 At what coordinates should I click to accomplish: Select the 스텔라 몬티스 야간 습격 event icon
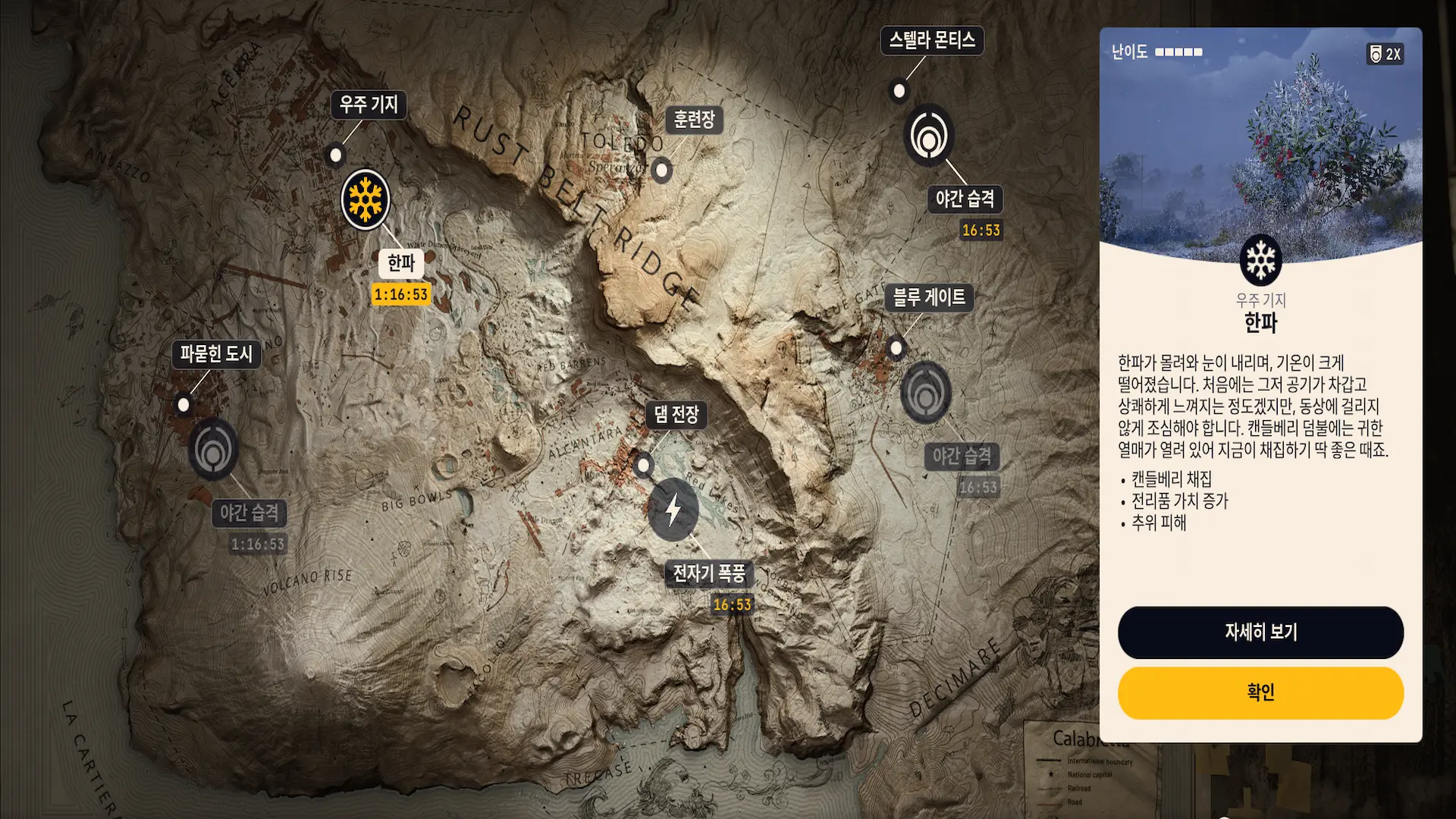click(x=929, y=136)
